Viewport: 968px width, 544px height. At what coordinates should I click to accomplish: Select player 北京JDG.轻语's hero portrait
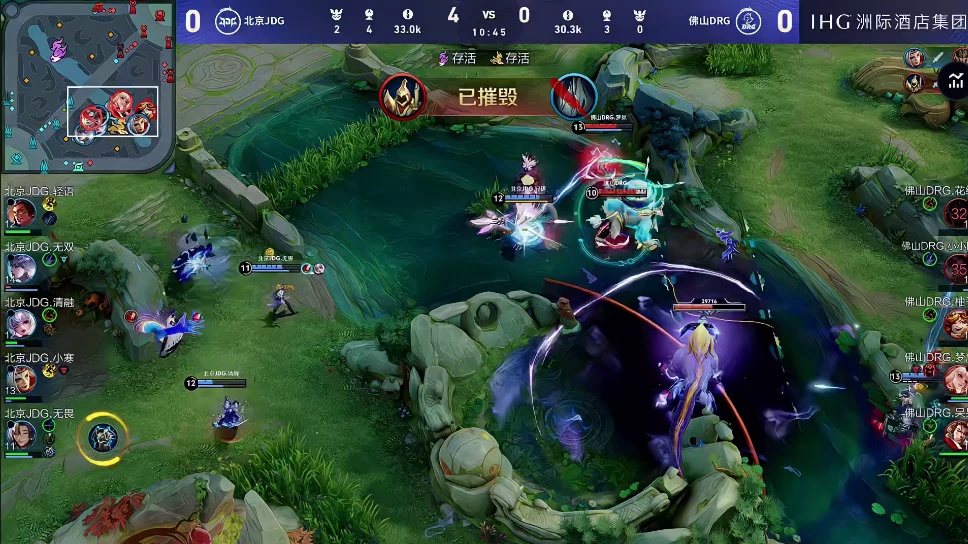[x=21, y=213]
